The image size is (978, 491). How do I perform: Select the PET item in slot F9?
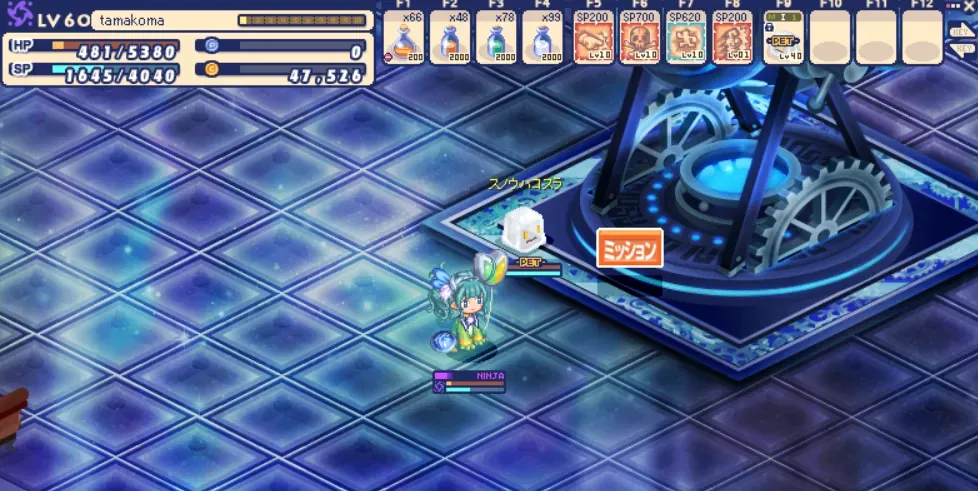point(783,40)
